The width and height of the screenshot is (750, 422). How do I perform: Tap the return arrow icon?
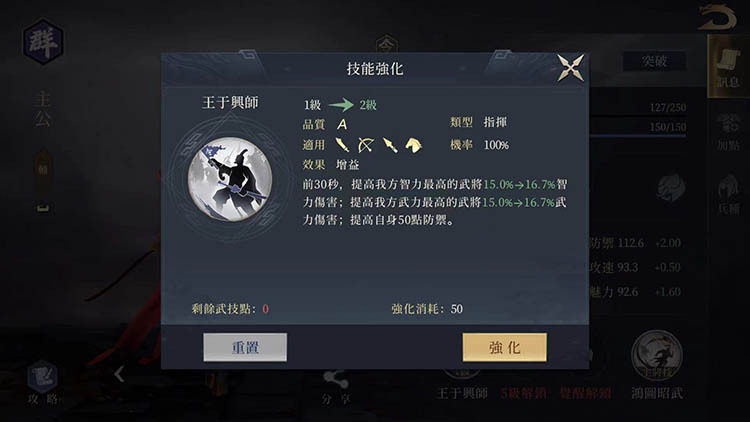click(717, 17)
